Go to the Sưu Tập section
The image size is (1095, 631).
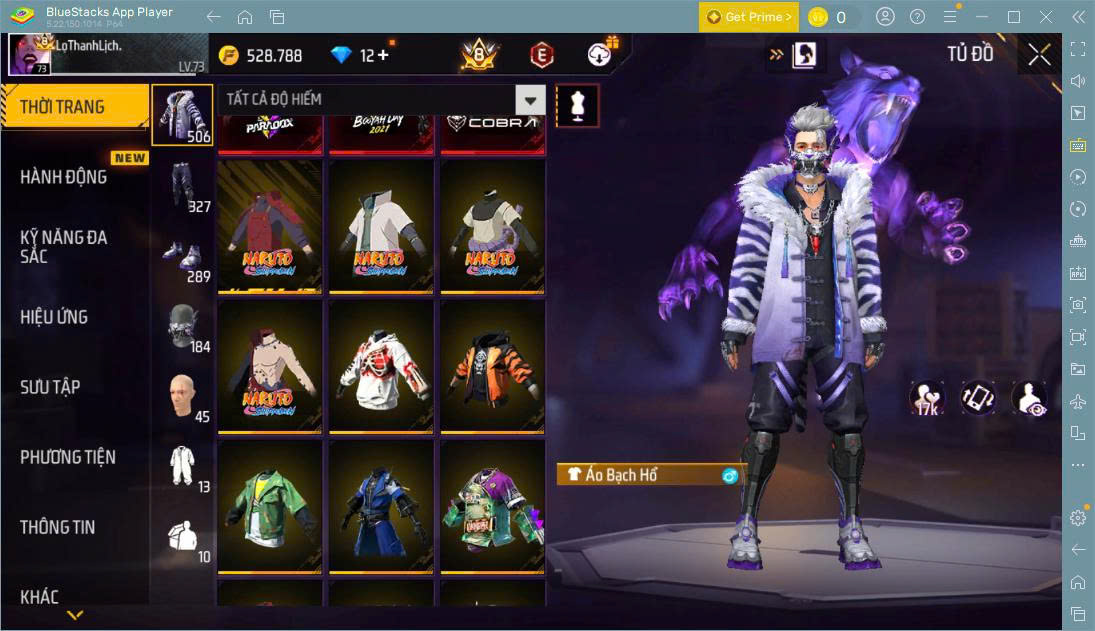[50, 387]
